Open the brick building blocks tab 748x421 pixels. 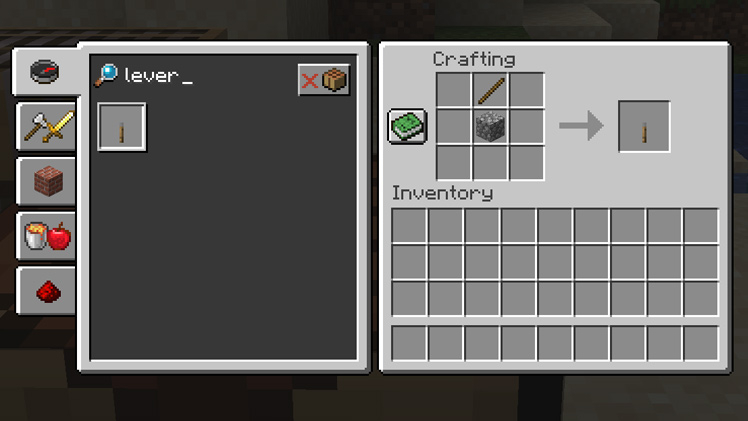pos(47,181)
